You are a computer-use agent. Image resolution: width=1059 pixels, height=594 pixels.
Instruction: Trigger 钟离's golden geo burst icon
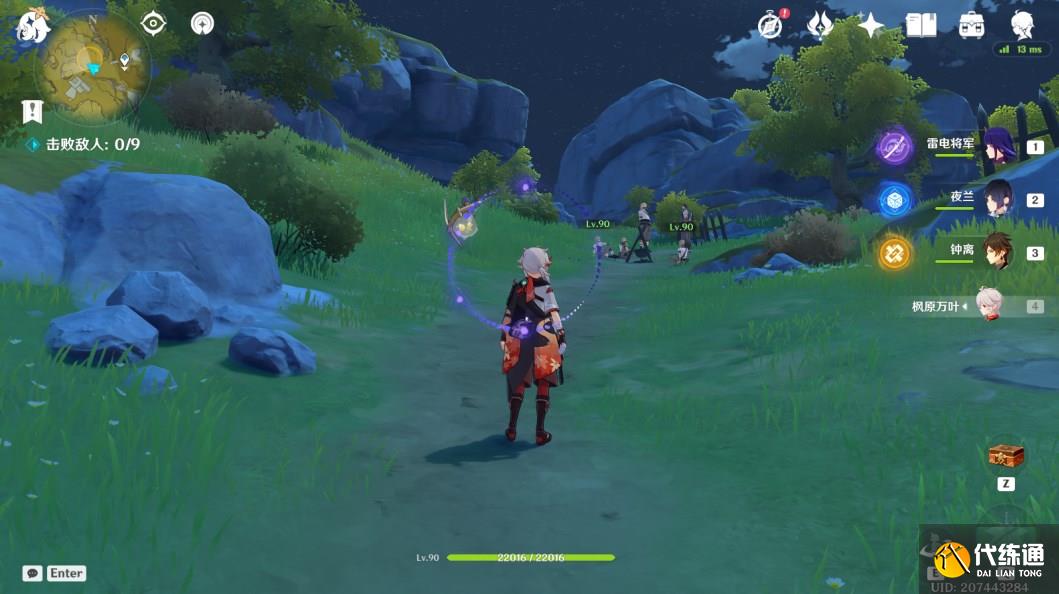(895, 253)
